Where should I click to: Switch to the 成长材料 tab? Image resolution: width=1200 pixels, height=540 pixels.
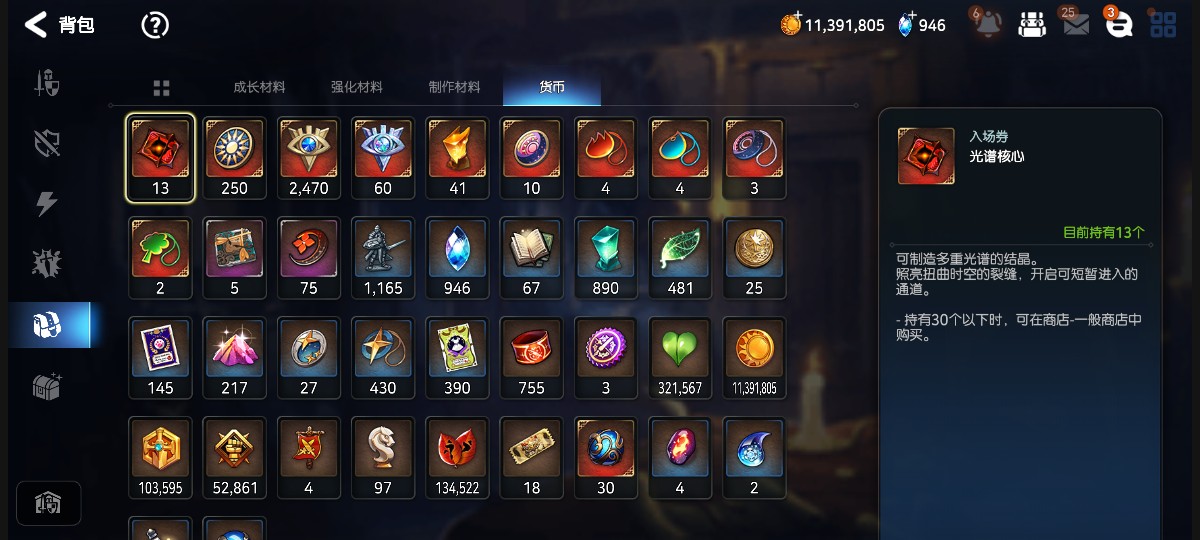259,87
